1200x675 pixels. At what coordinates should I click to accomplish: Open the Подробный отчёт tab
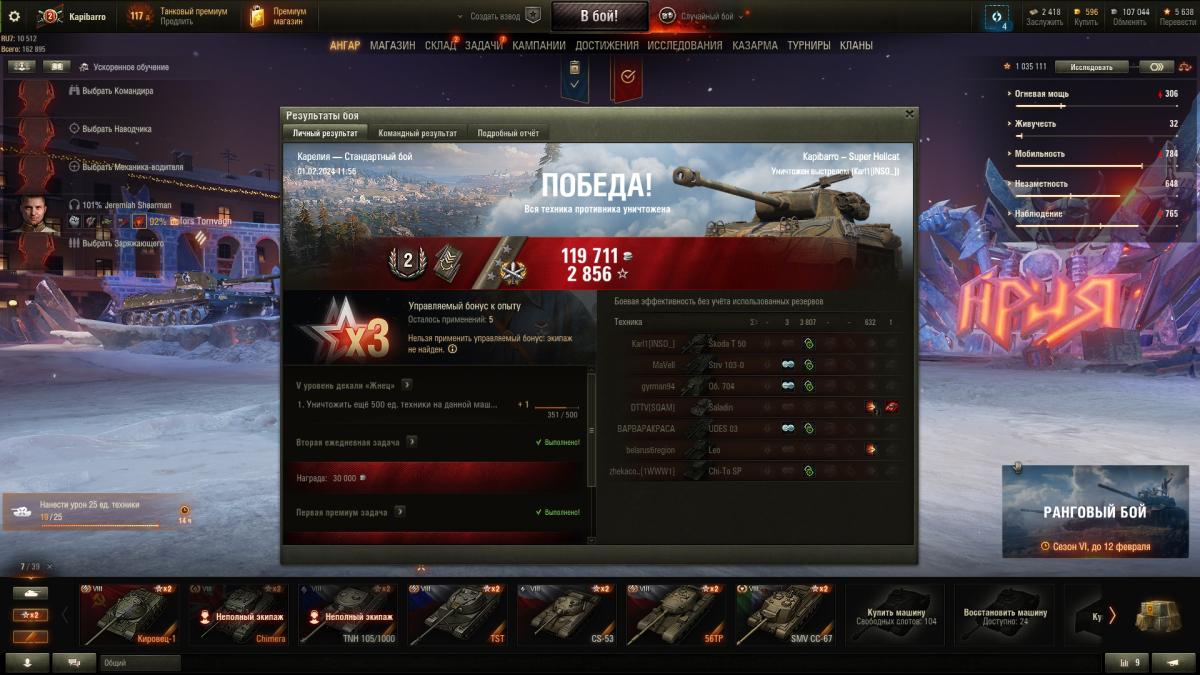(x=508, y=133)
